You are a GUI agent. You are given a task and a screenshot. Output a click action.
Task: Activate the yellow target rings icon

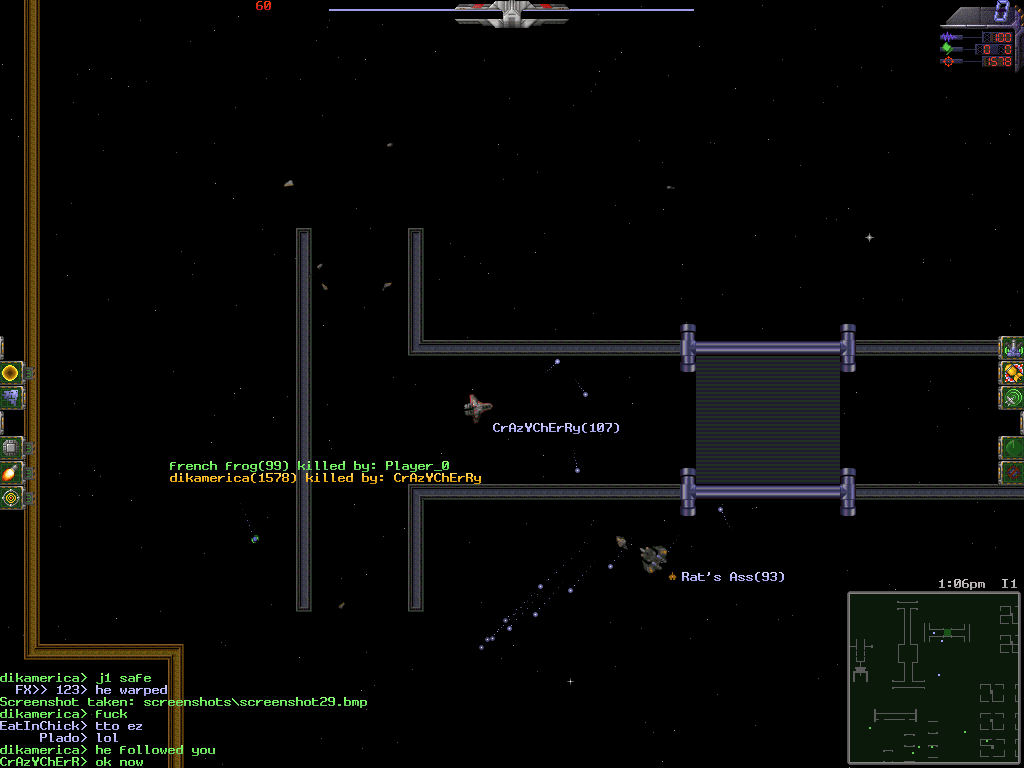point(10,497)
